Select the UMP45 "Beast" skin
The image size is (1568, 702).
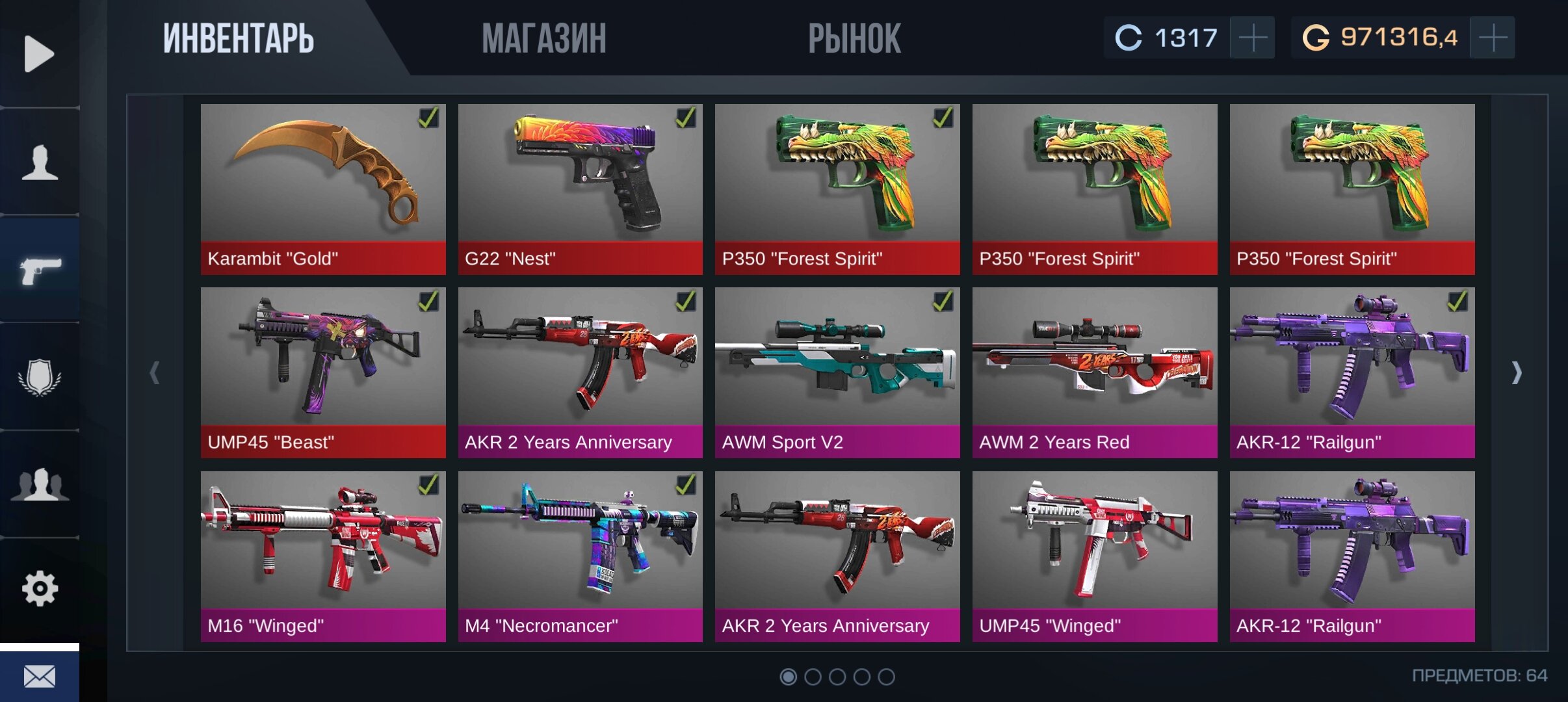[323, 372]
